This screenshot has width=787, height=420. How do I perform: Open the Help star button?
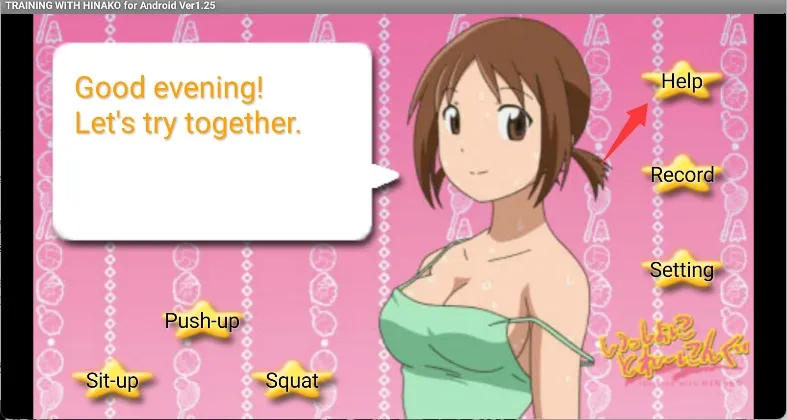682,82
